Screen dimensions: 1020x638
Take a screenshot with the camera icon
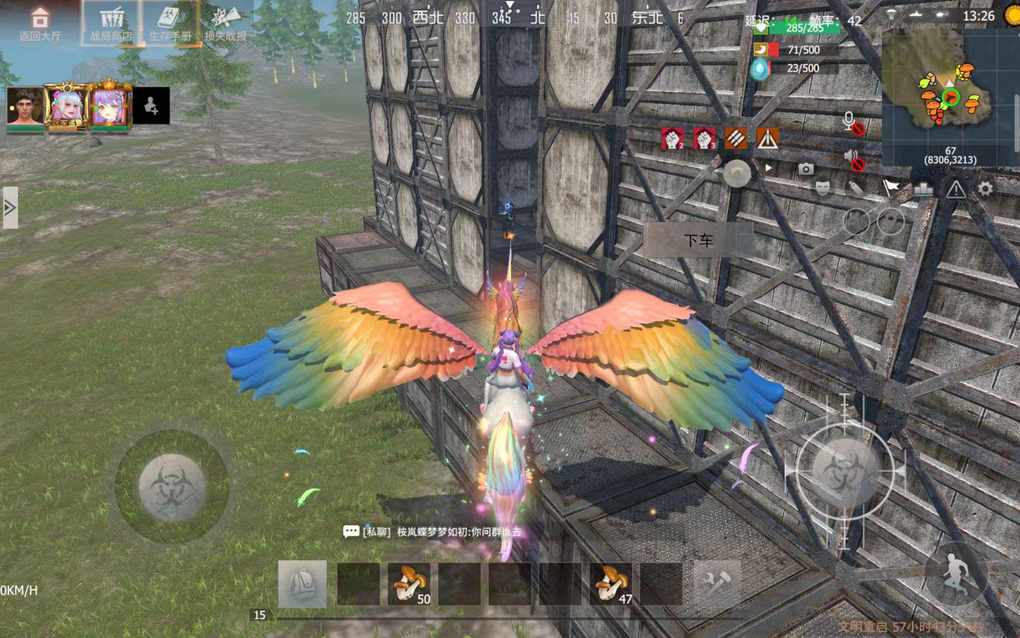(806, 169)
